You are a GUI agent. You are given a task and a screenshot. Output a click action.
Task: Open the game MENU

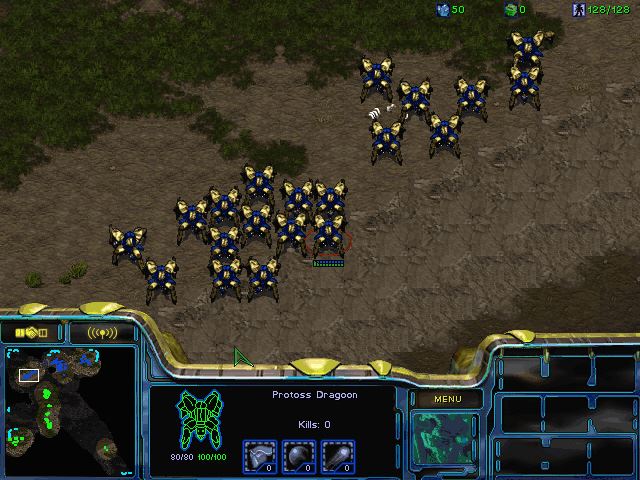pyautogui.click(x=445, y=399)
